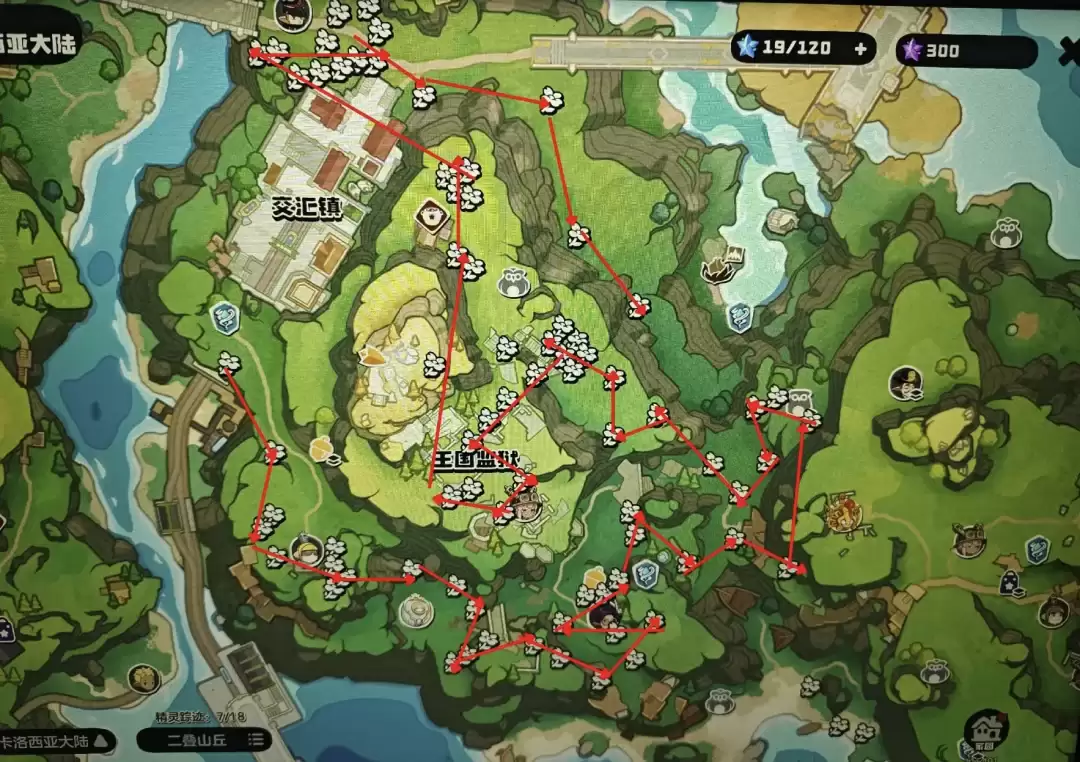
Task: Select the brown round marker above 王国监狱
Action: [x=432, y=213]
